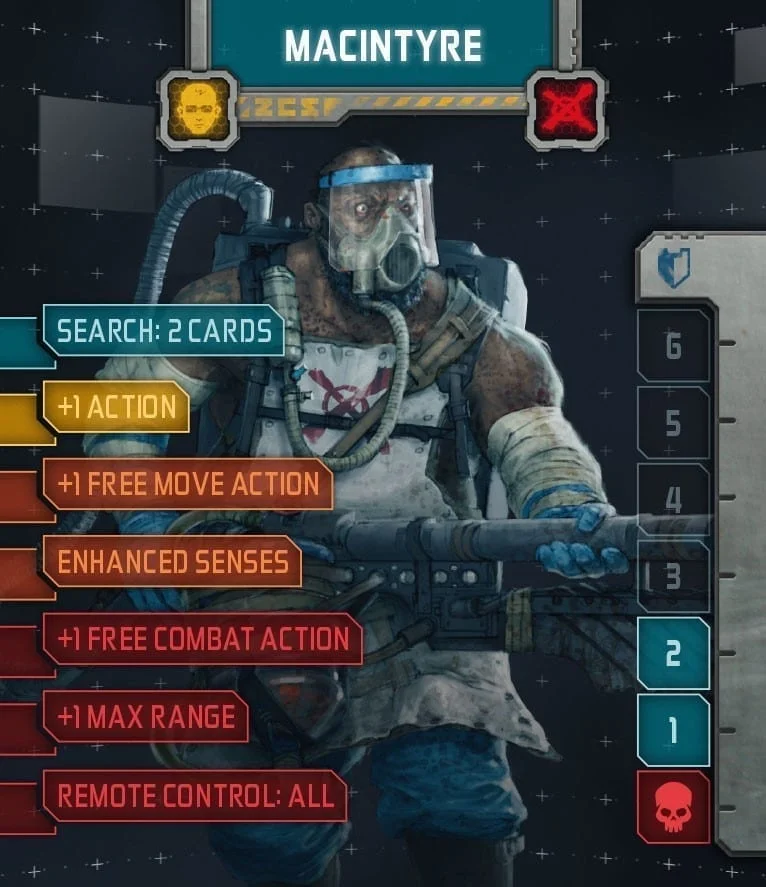Select the highlighted level 2 slot
The width and height of the screenshot is (766, 887).
pos(673,653)
